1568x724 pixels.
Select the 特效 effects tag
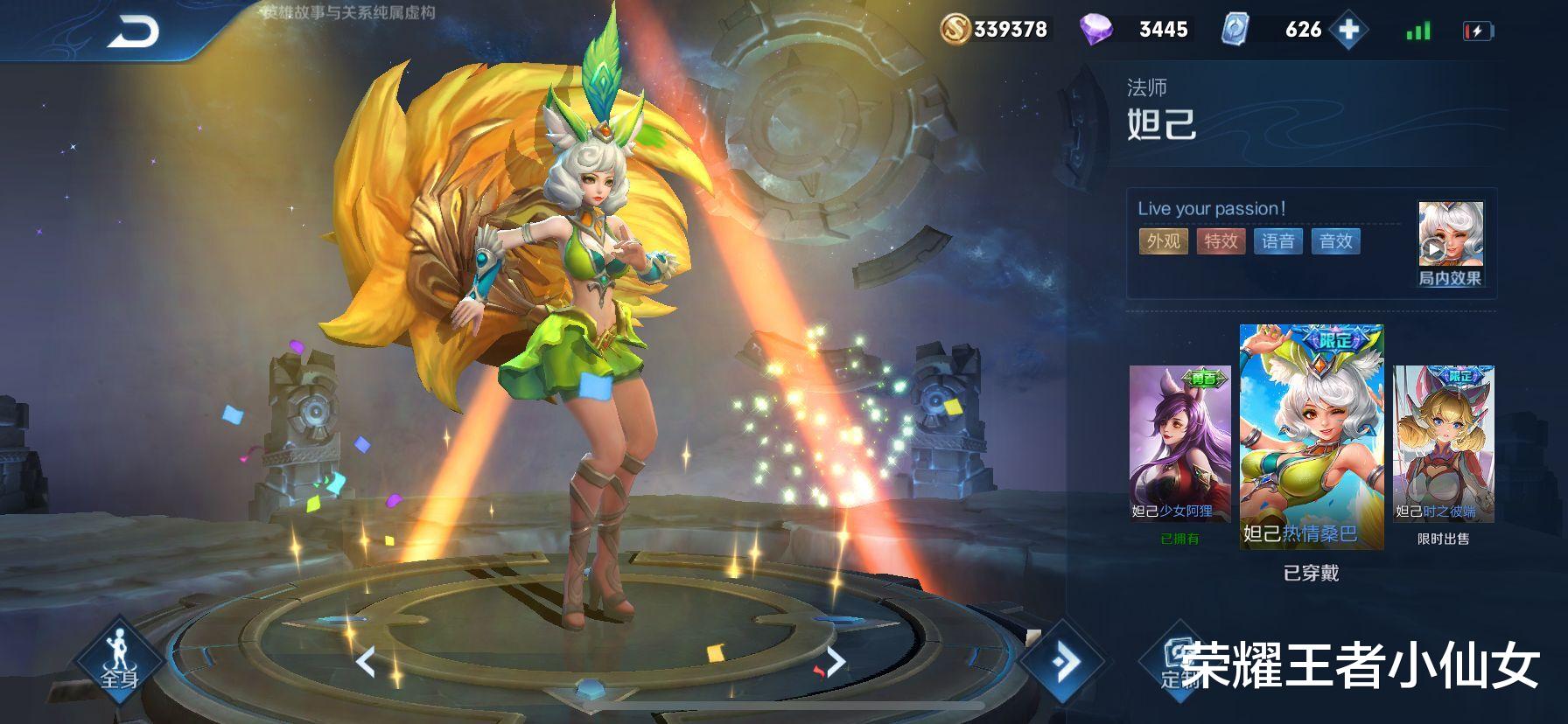1221,241
